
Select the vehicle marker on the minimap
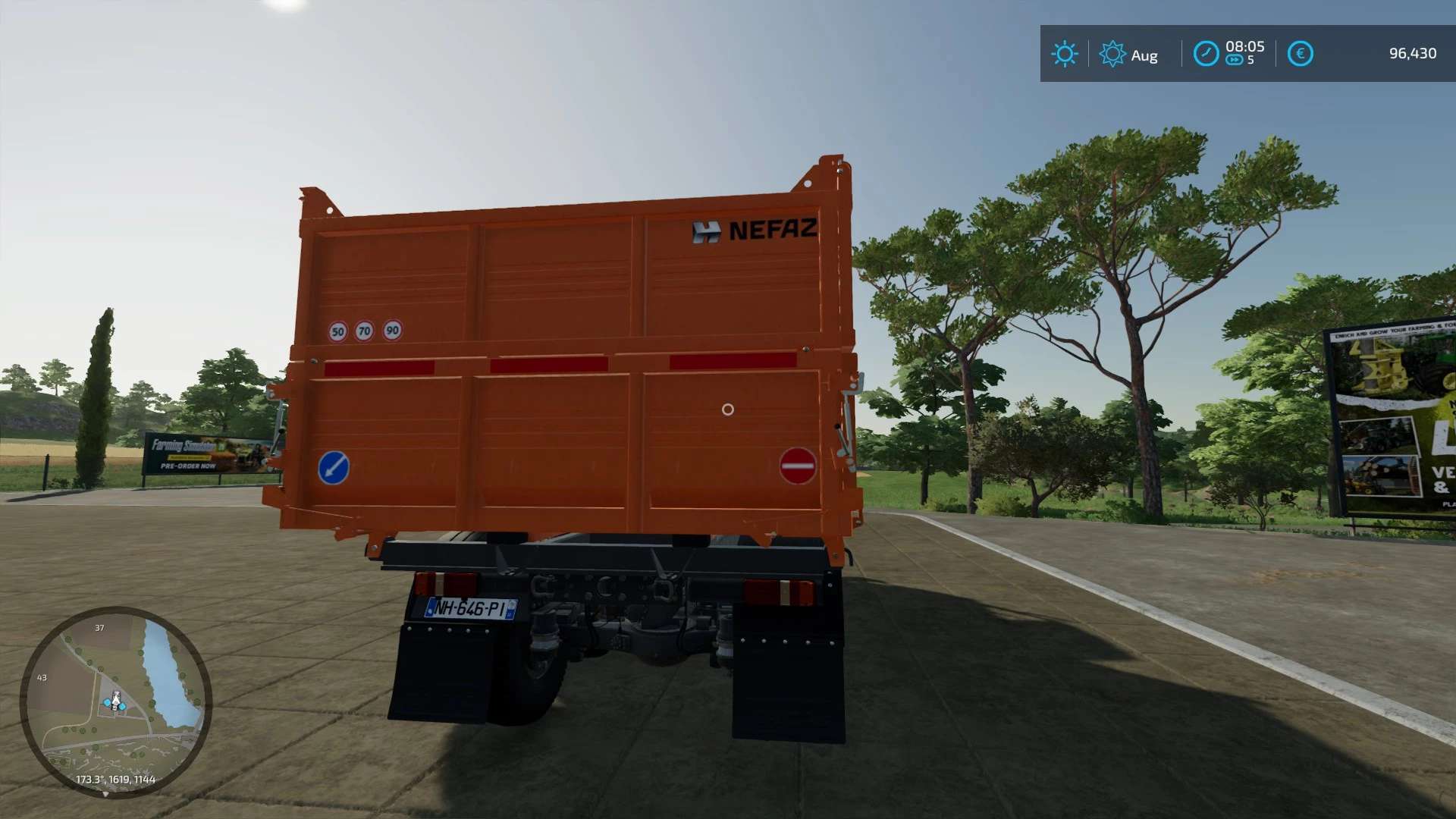click(x=116, y=701)
